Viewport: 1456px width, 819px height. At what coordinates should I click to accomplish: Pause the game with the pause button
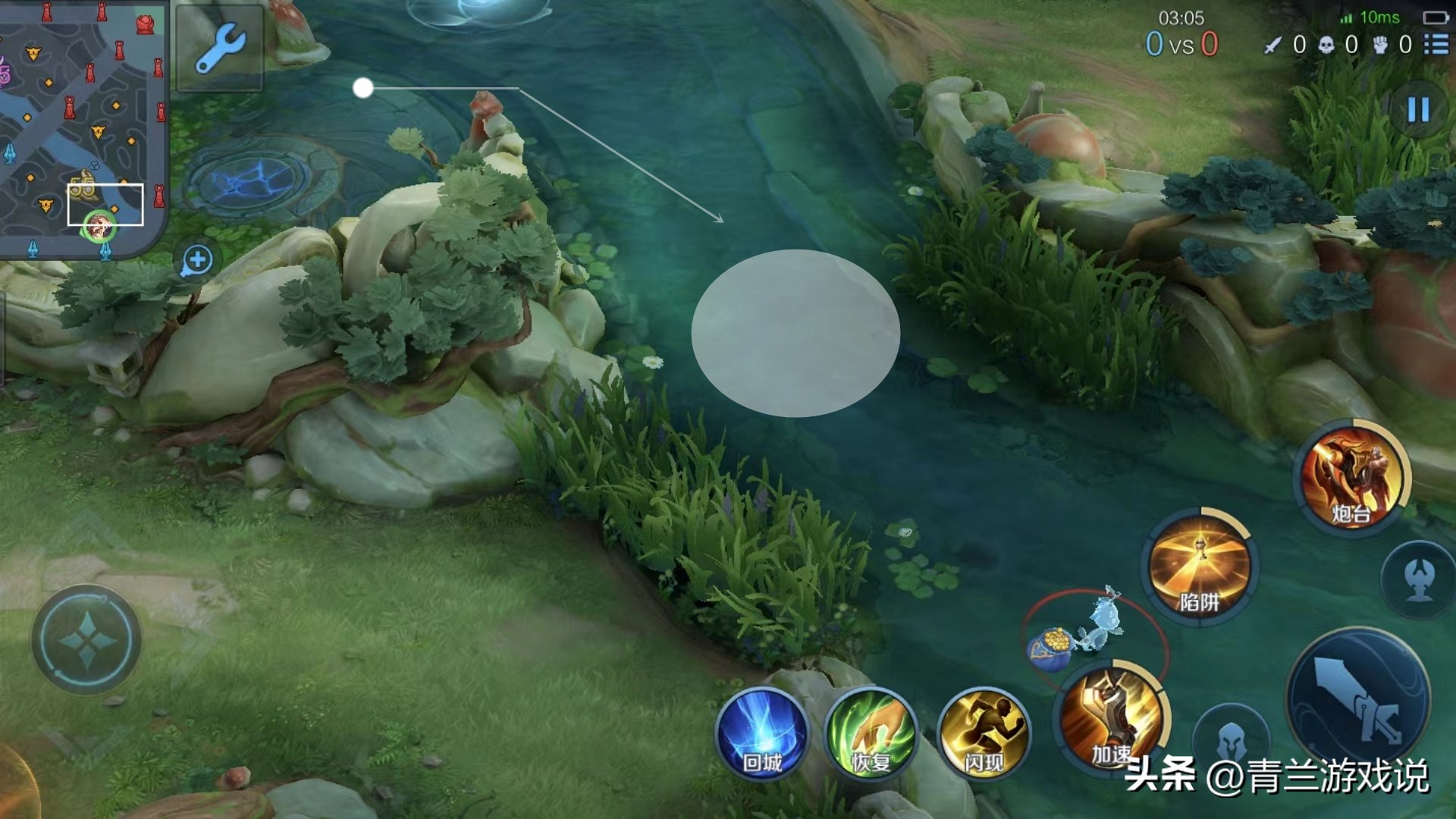click(1417, 110)
